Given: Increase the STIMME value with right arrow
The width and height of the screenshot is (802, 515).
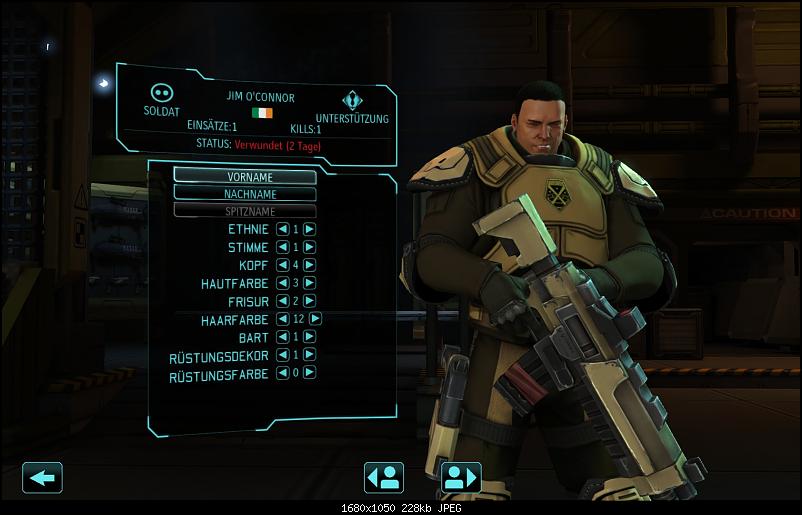Looking at the screenshot, I should coord(310,246).
